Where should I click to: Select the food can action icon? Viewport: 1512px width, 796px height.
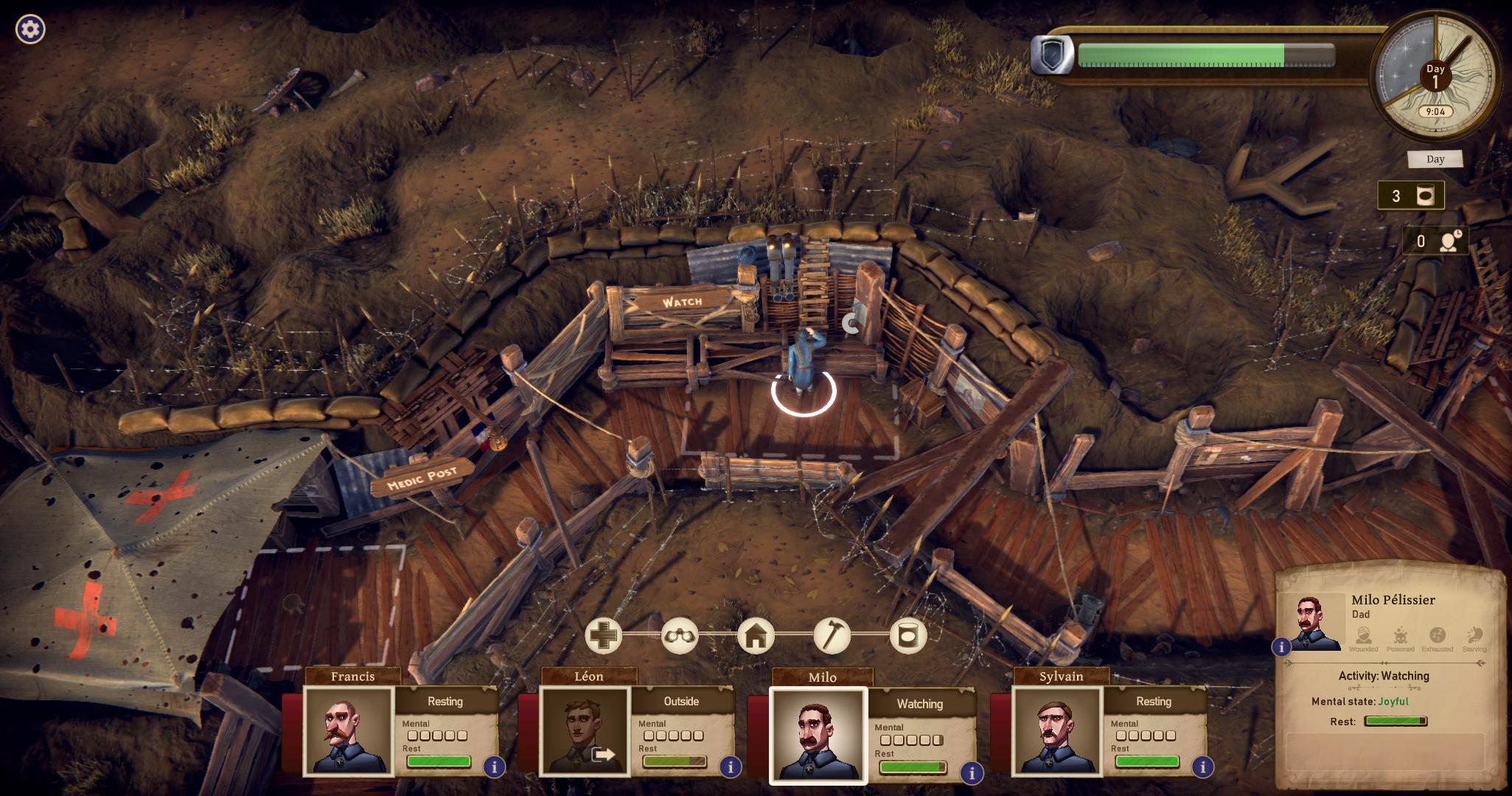click(x=907, y=635)
